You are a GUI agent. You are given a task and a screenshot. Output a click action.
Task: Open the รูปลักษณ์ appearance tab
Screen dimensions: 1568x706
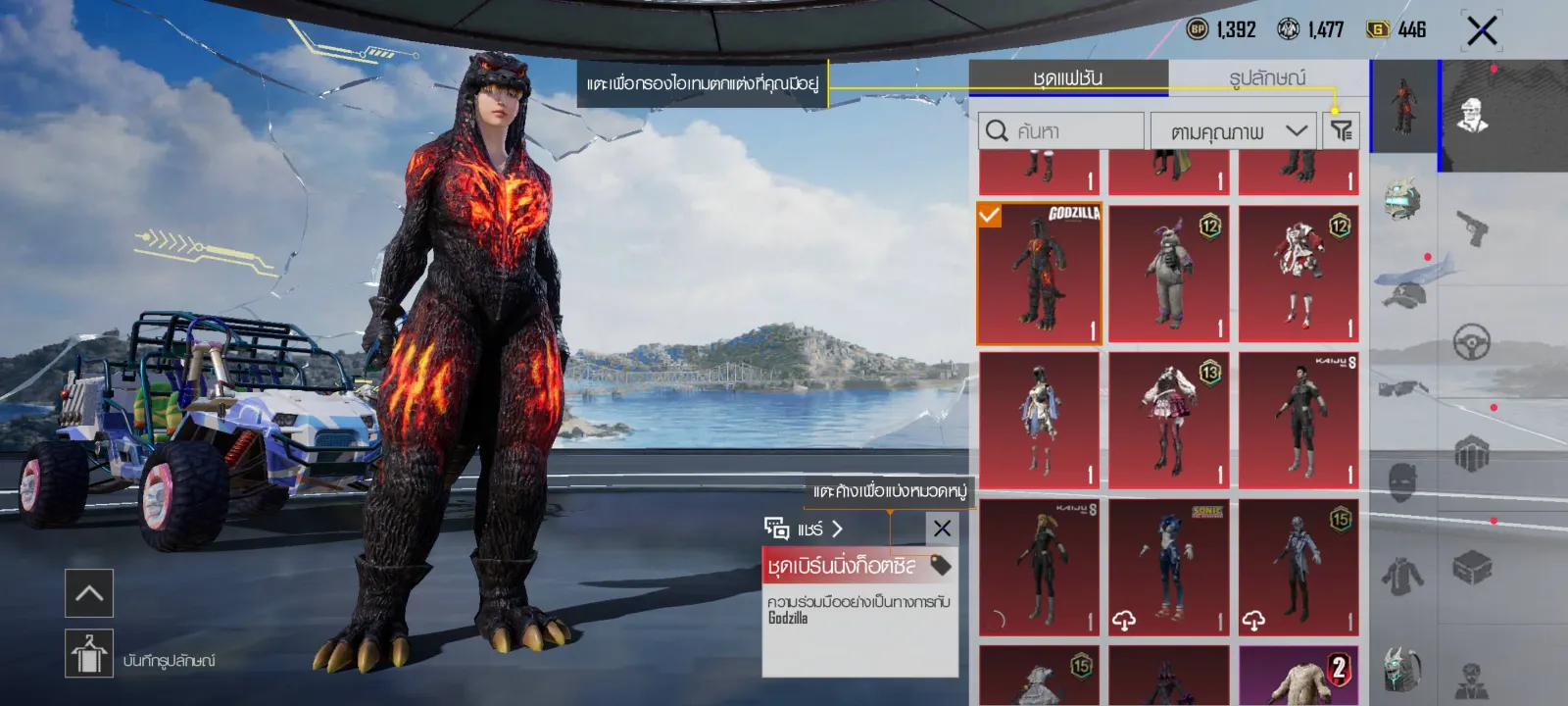1267,77
